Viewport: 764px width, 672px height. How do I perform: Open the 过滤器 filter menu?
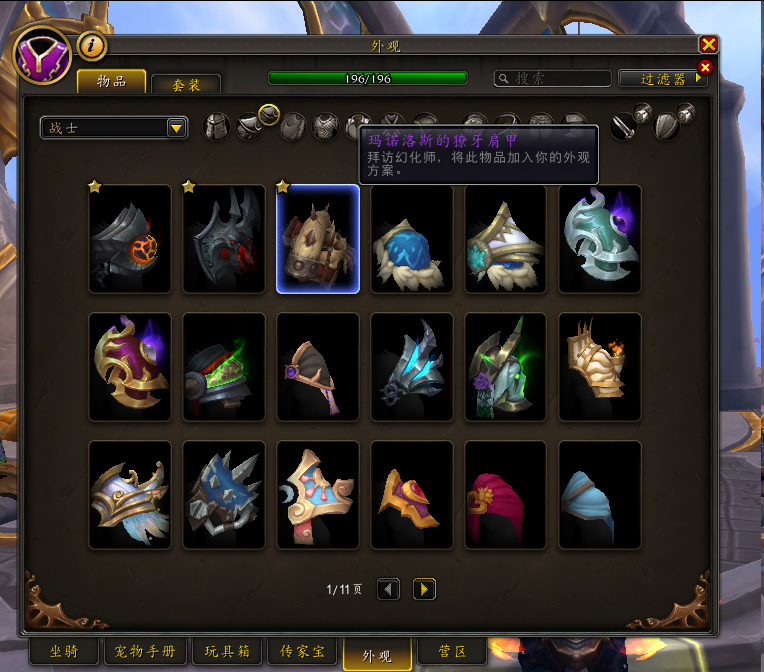coord(663,78)
